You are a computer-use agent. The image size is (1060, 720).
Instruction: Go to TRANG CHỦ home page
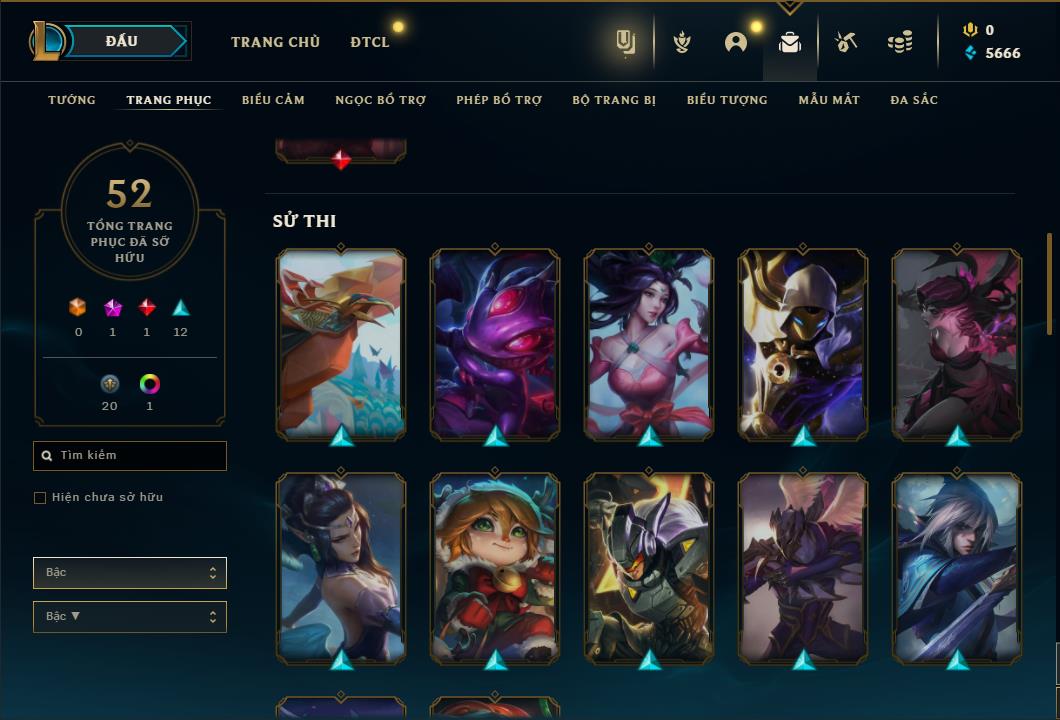275,42
